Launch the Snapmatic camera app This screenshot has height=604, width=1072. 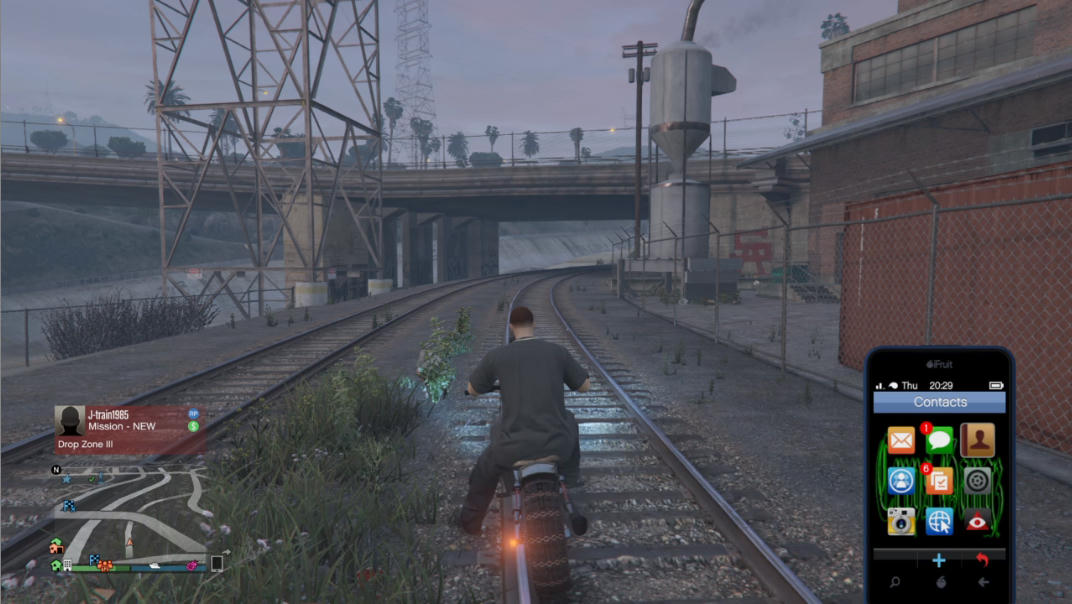click(901, 521)
